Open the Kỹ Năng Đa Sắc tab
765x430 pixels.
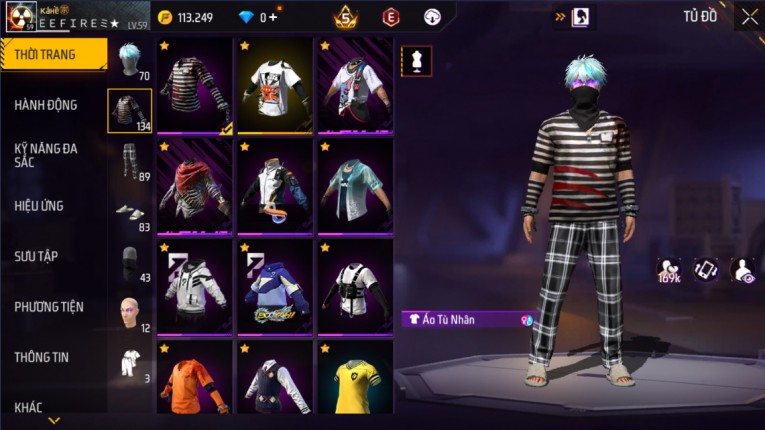click(x=47, y=154)
